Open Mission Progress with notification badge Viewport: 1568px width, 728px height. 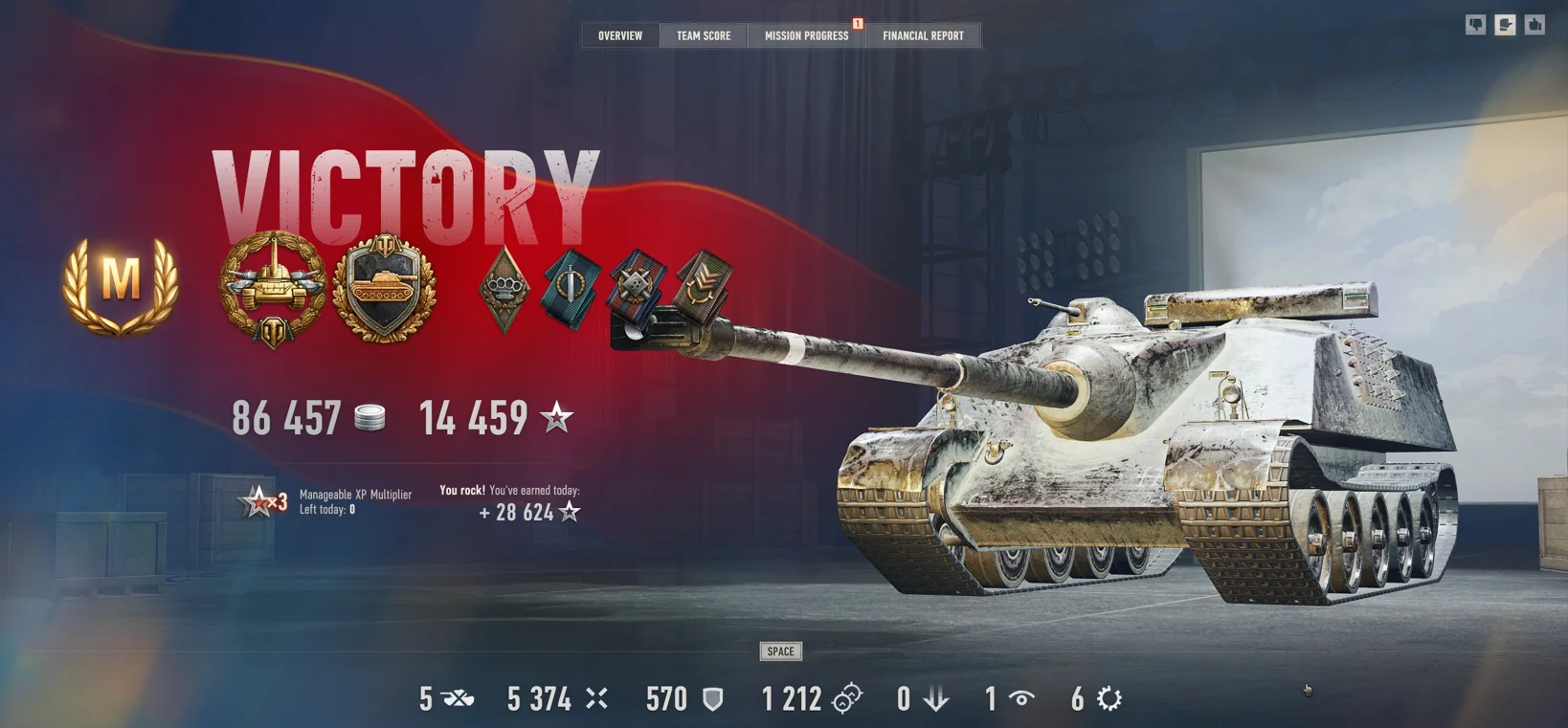click(806, 35)
